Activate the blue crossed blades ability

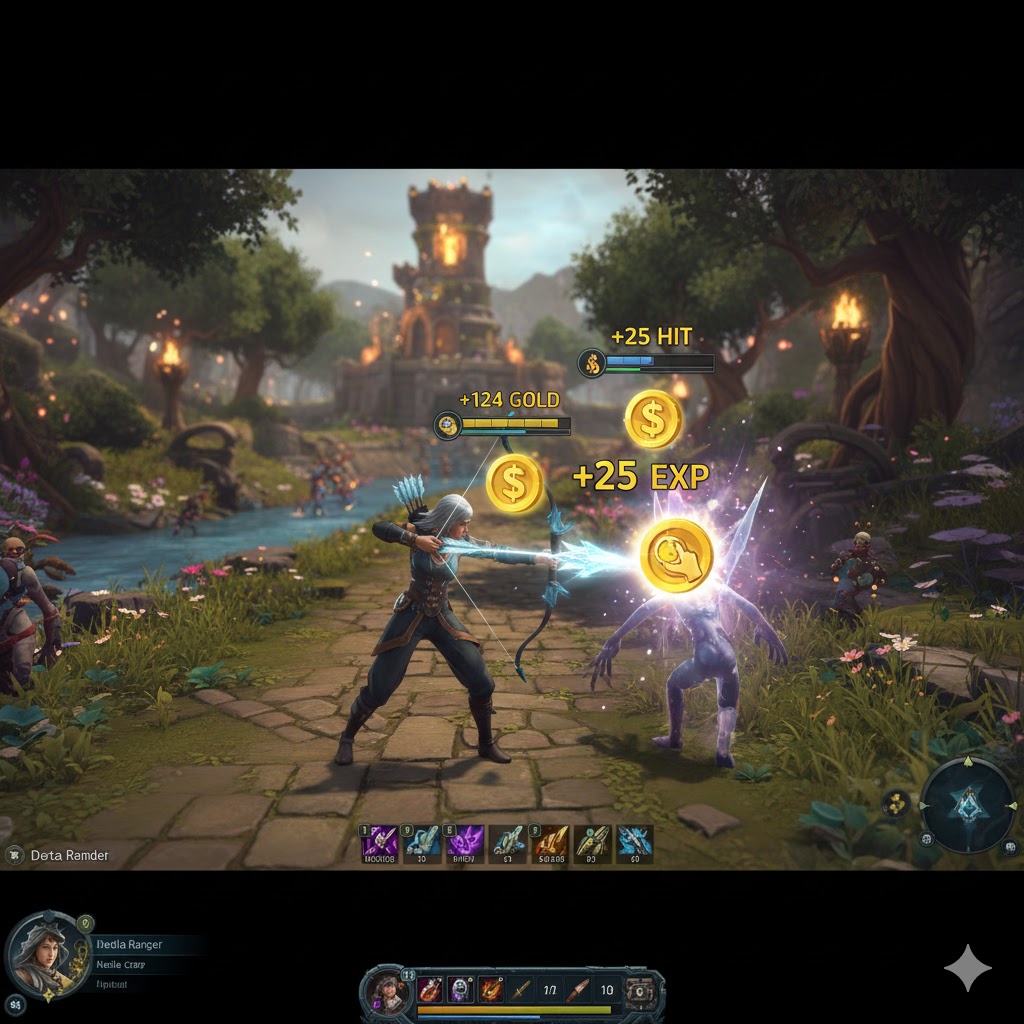pyautogui.click(x=634, y=843)
